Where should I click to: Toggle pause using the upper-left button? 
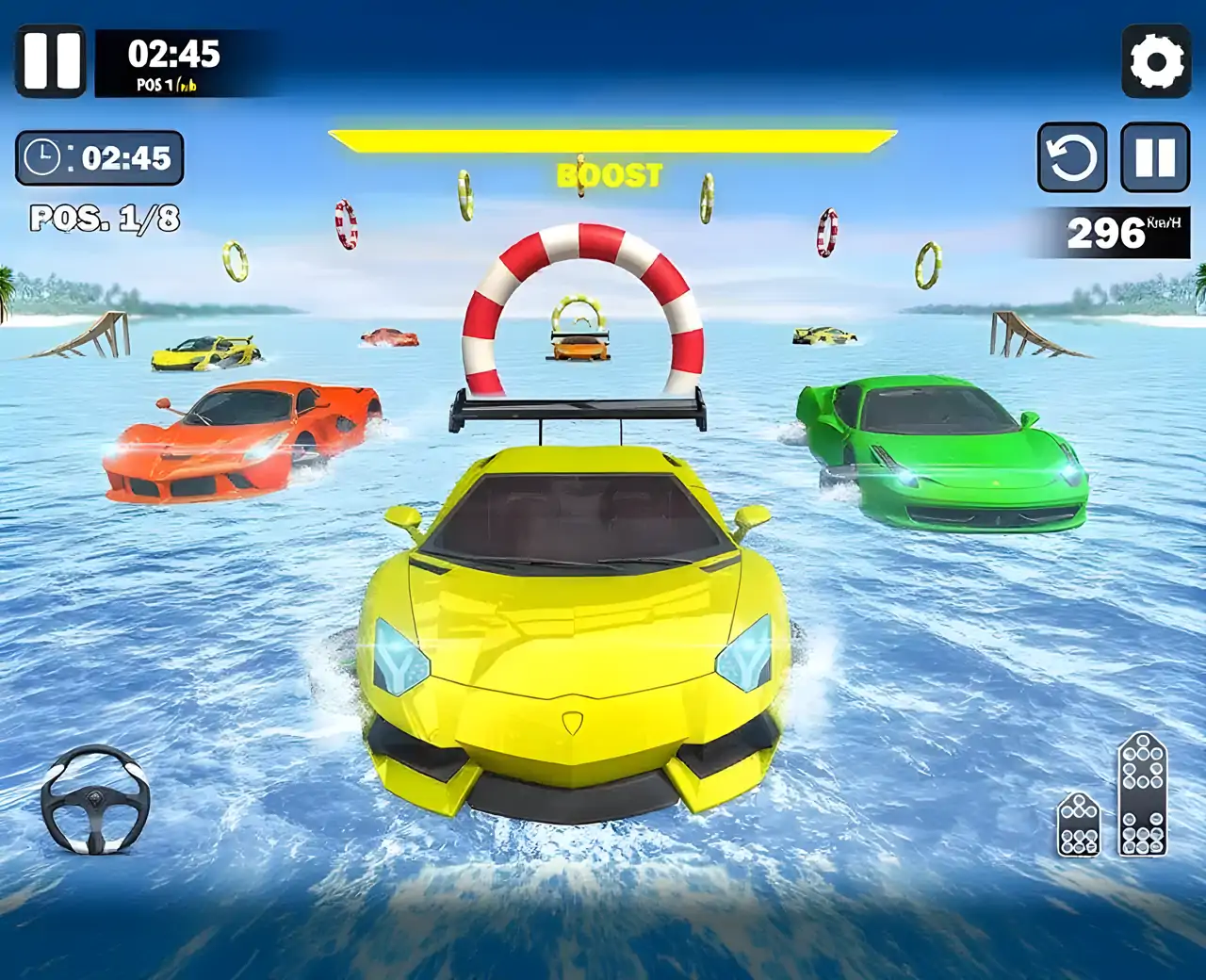pyautogui.click(x=54, y=62)
